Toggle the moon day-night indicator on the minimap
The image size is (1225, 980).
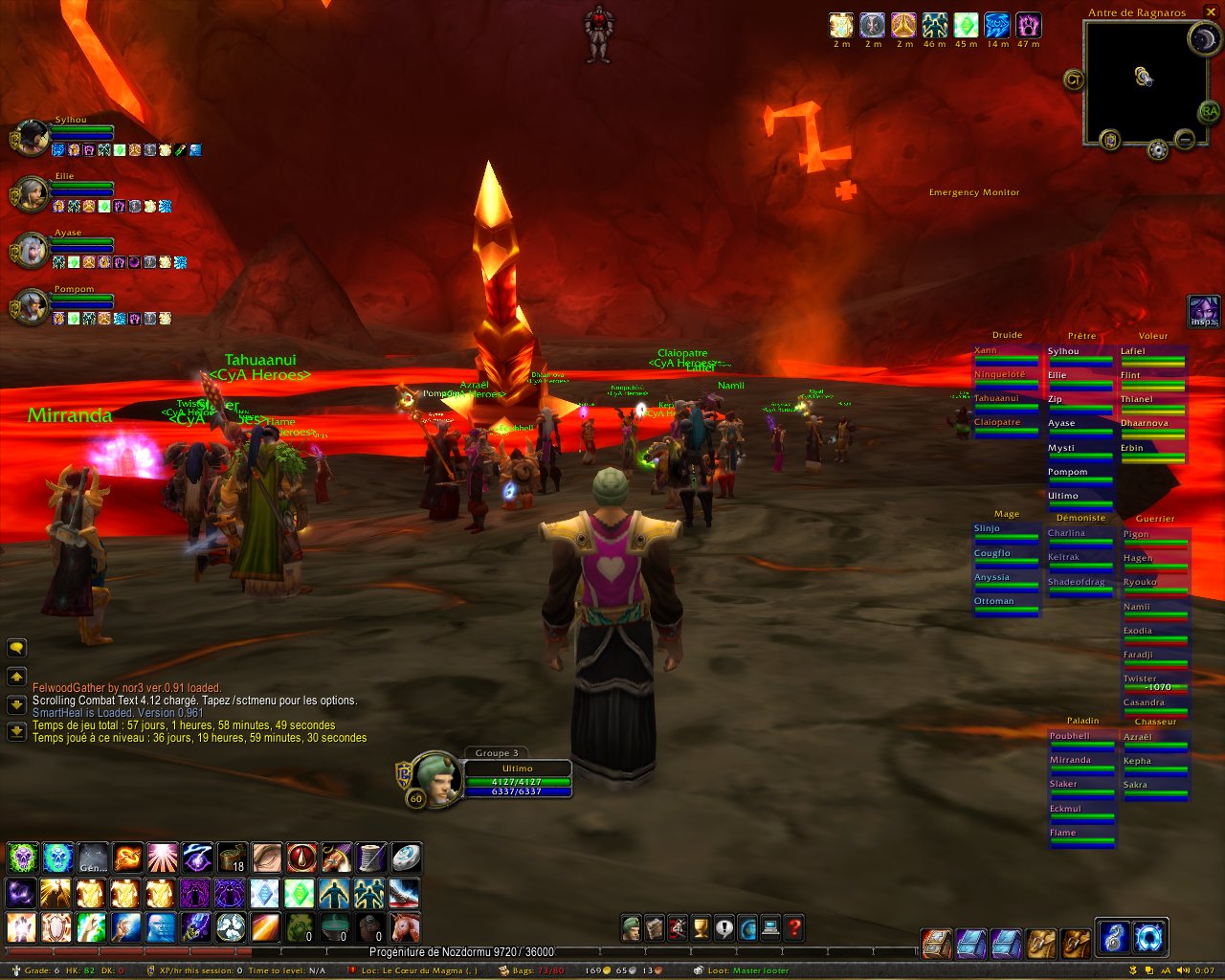point(1202,39)
